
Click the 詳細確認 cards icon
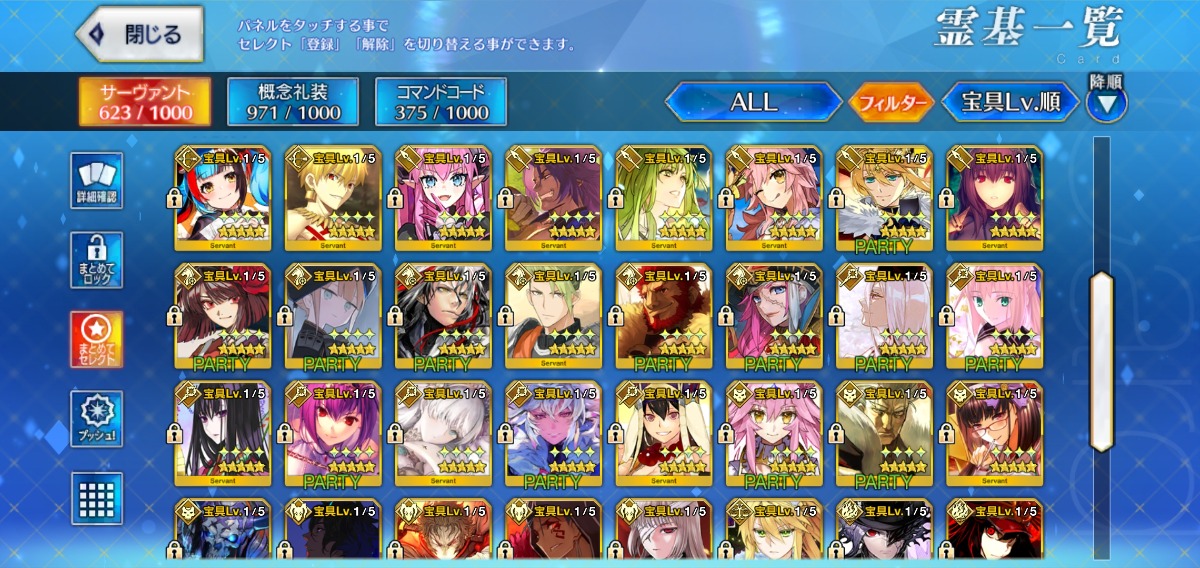pyautogui.click(x=97, y=181)
